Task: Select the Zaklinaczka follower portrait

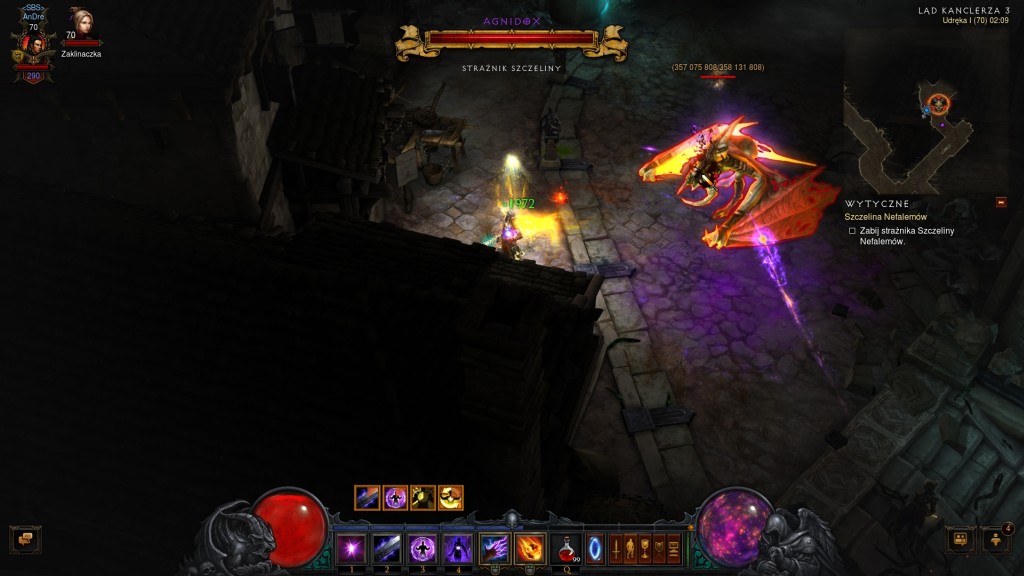Action: pos(80,24)
